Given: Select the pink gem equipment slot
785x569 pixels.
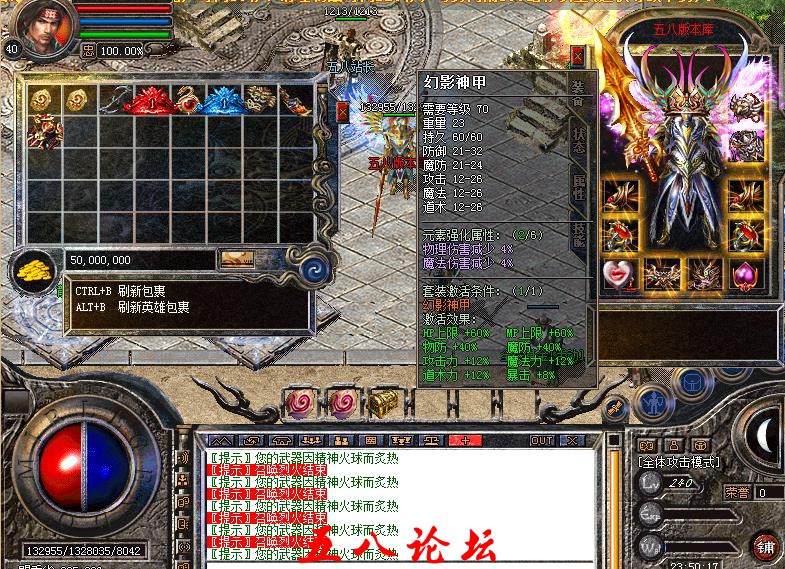Looking at the screenshot, I should [x=743, y=273].
